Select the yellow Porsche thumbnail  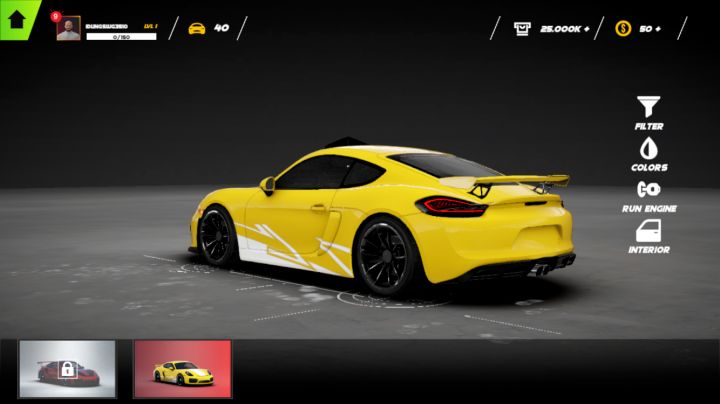(182, 369)
